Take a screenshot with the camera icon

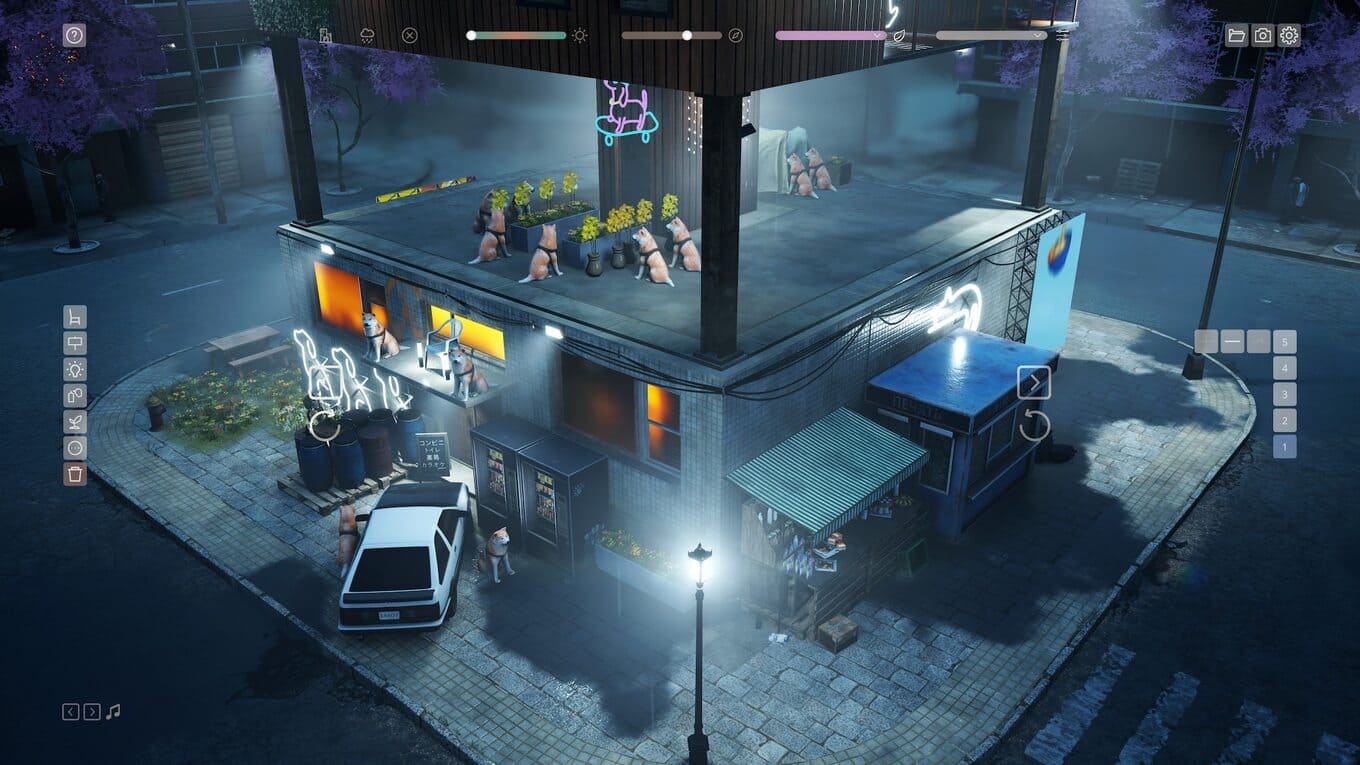point(1263,36)
